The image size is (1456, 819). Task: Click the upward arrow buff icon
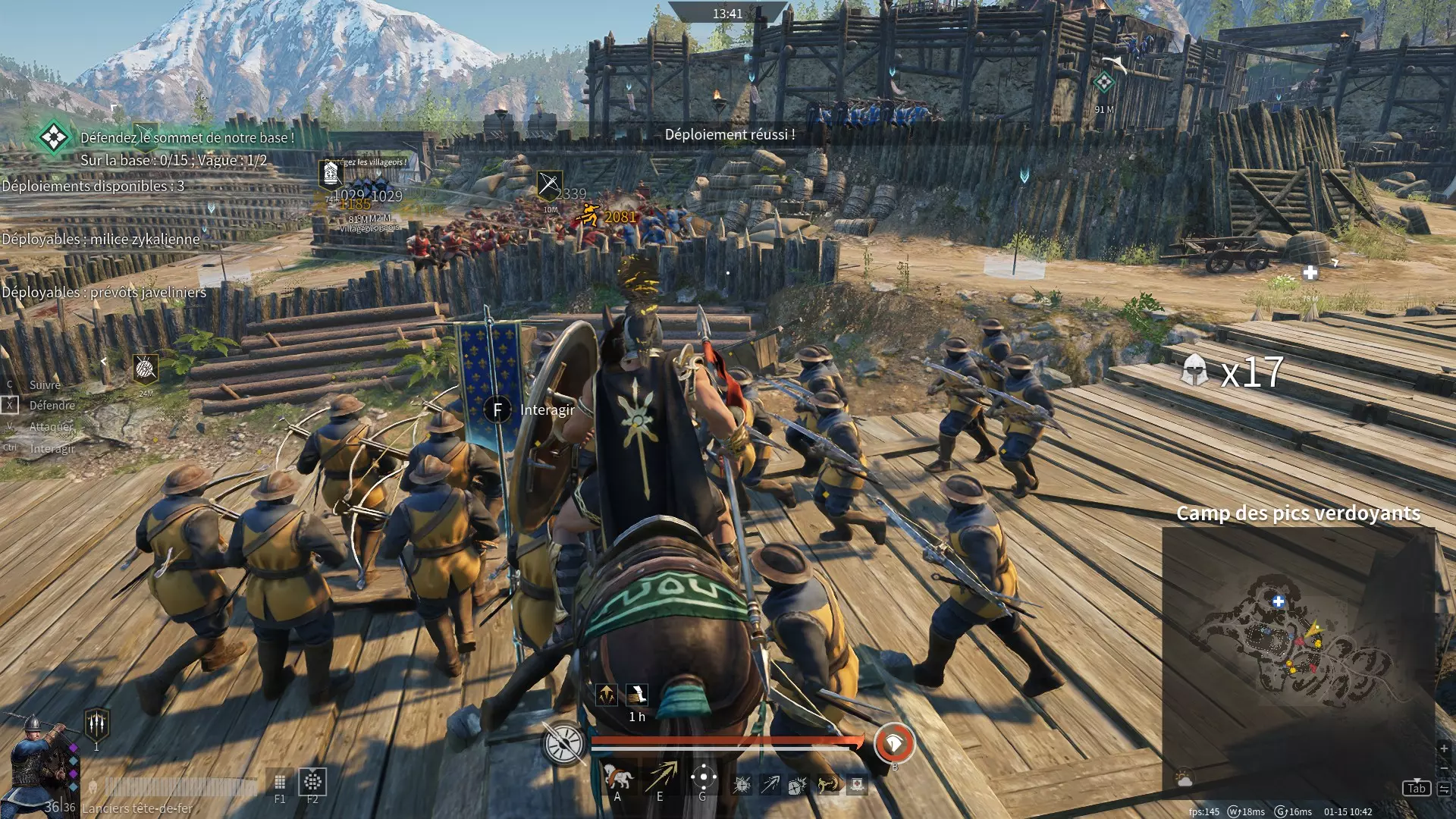coord(607,694)
